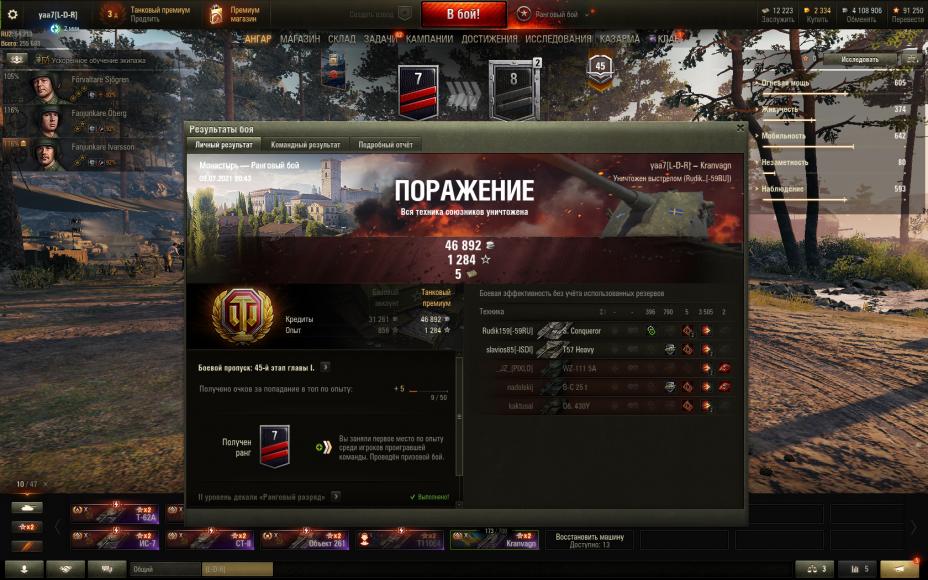The image size is (928, 580).
Task: Open the game settings gear menu
Action: click(x=13, y=14)
